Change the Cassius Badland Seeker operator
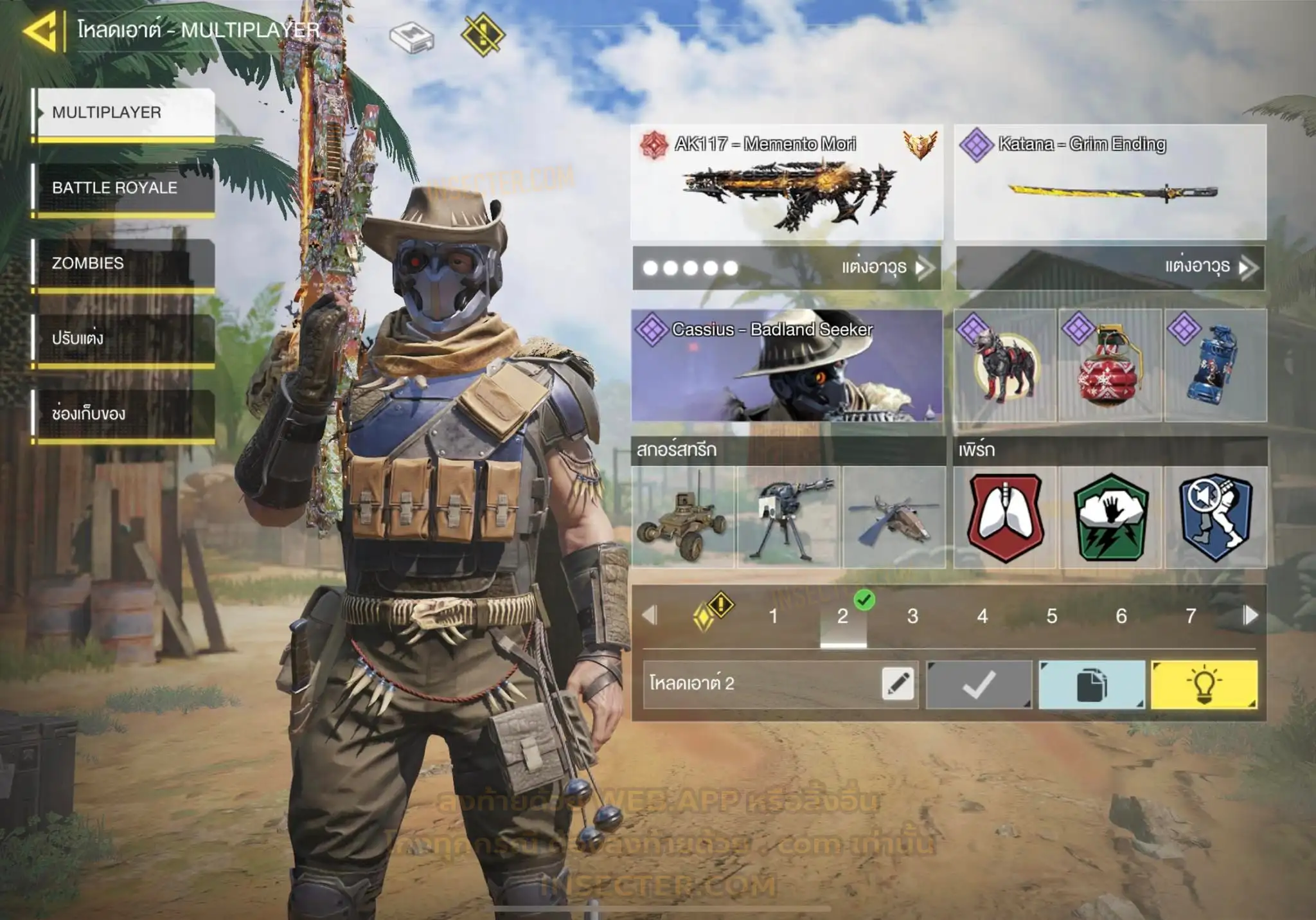The image size is (1316, 920). 787,365
